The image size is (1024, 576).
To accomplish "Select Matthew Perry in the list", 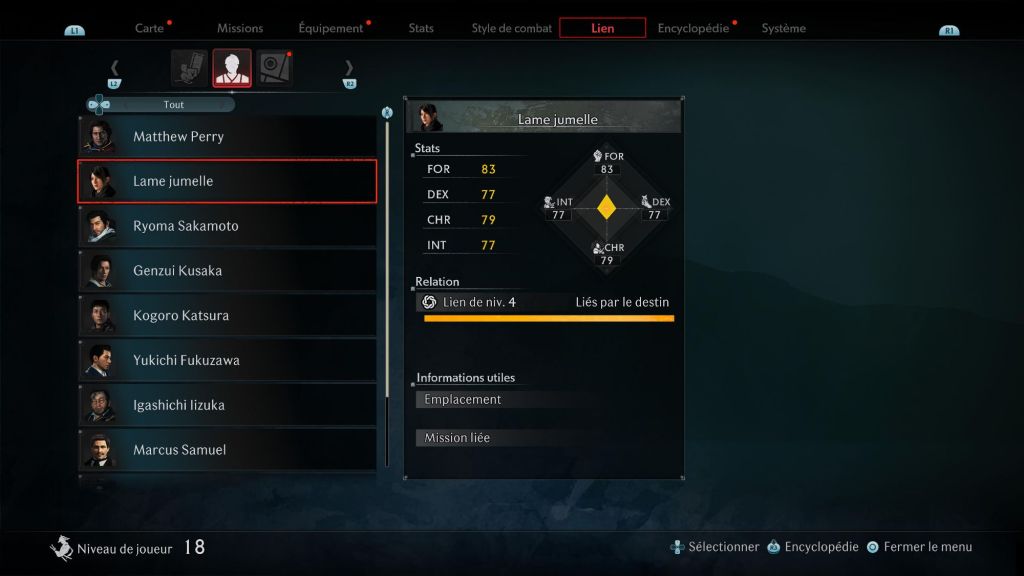I will tap(227, 137).
